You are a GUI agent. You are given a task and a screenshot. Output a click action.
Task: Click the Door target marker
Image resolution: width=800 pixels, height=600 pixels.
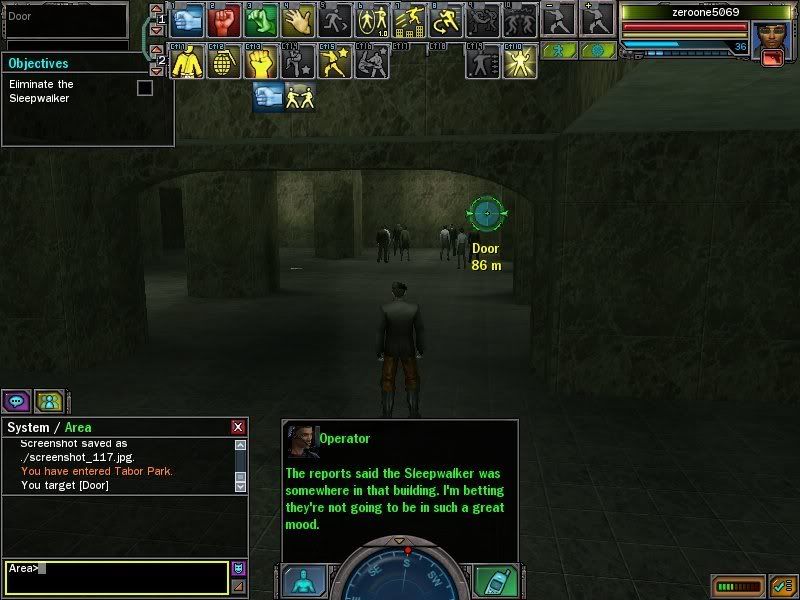[487, 212]
